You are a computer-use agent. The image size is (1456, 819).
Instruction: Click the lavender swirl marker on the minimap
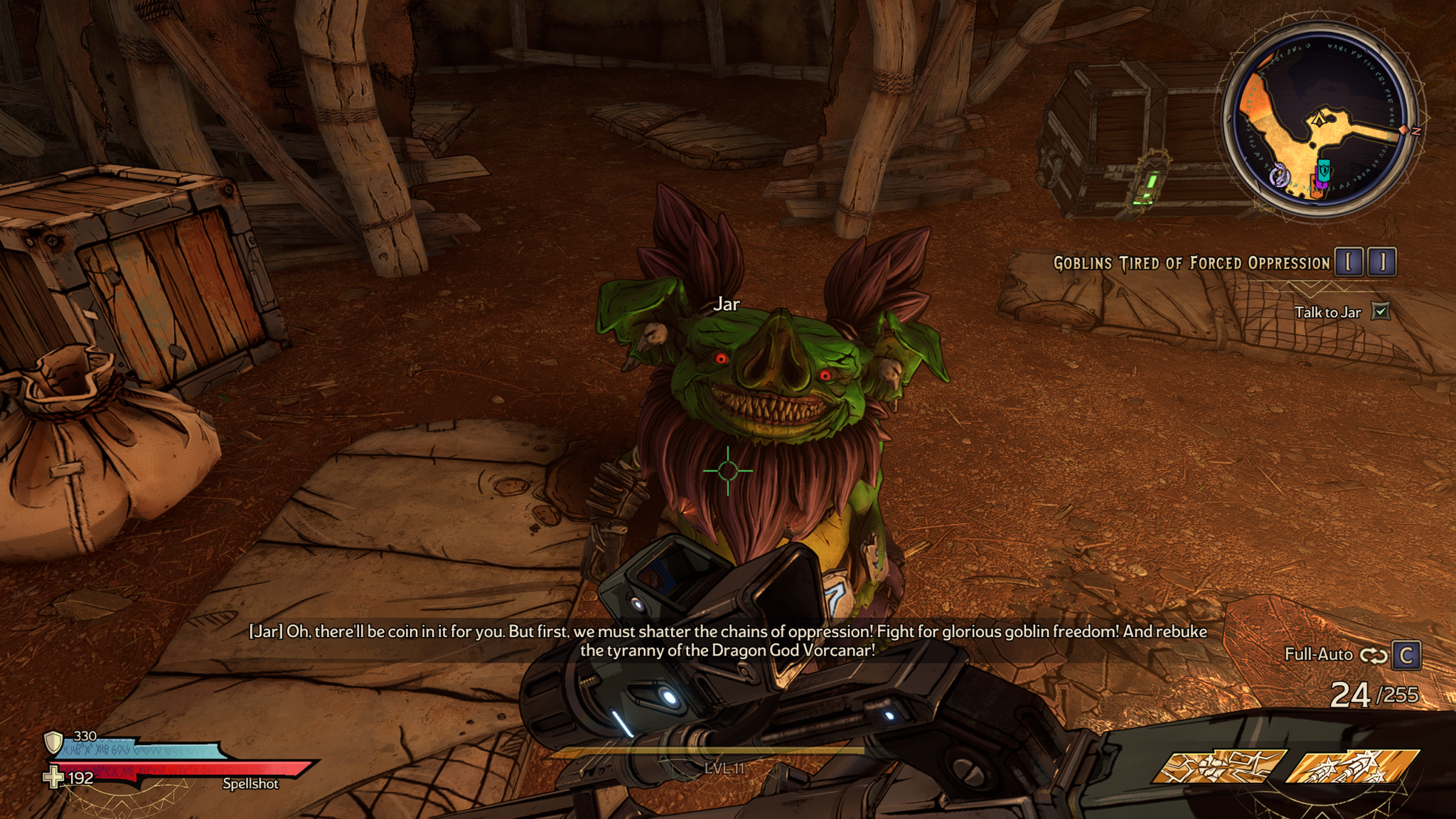(x=1280, y=175)
